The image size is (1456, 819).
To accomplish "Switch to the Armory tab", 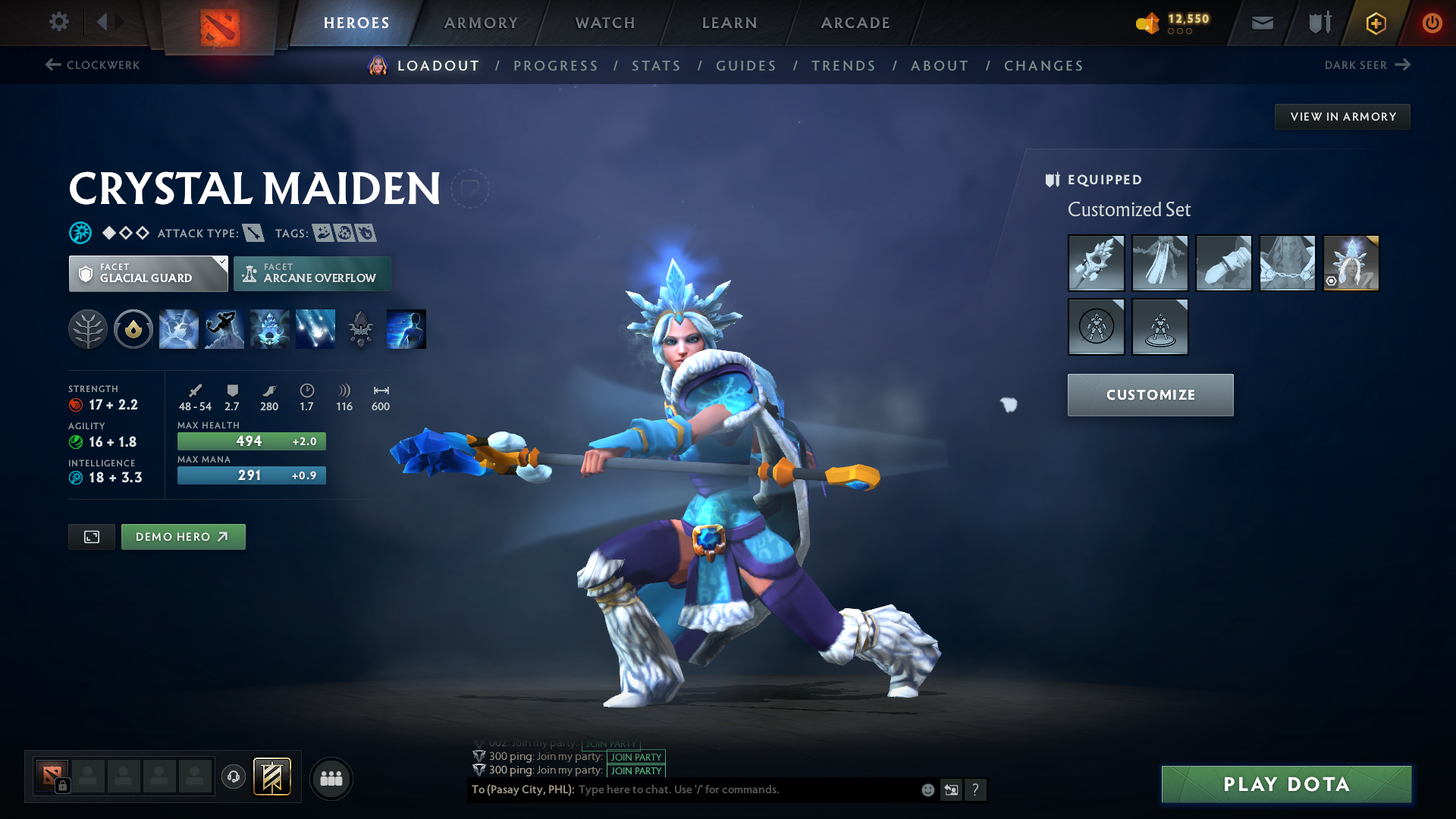I will point(481,23).
